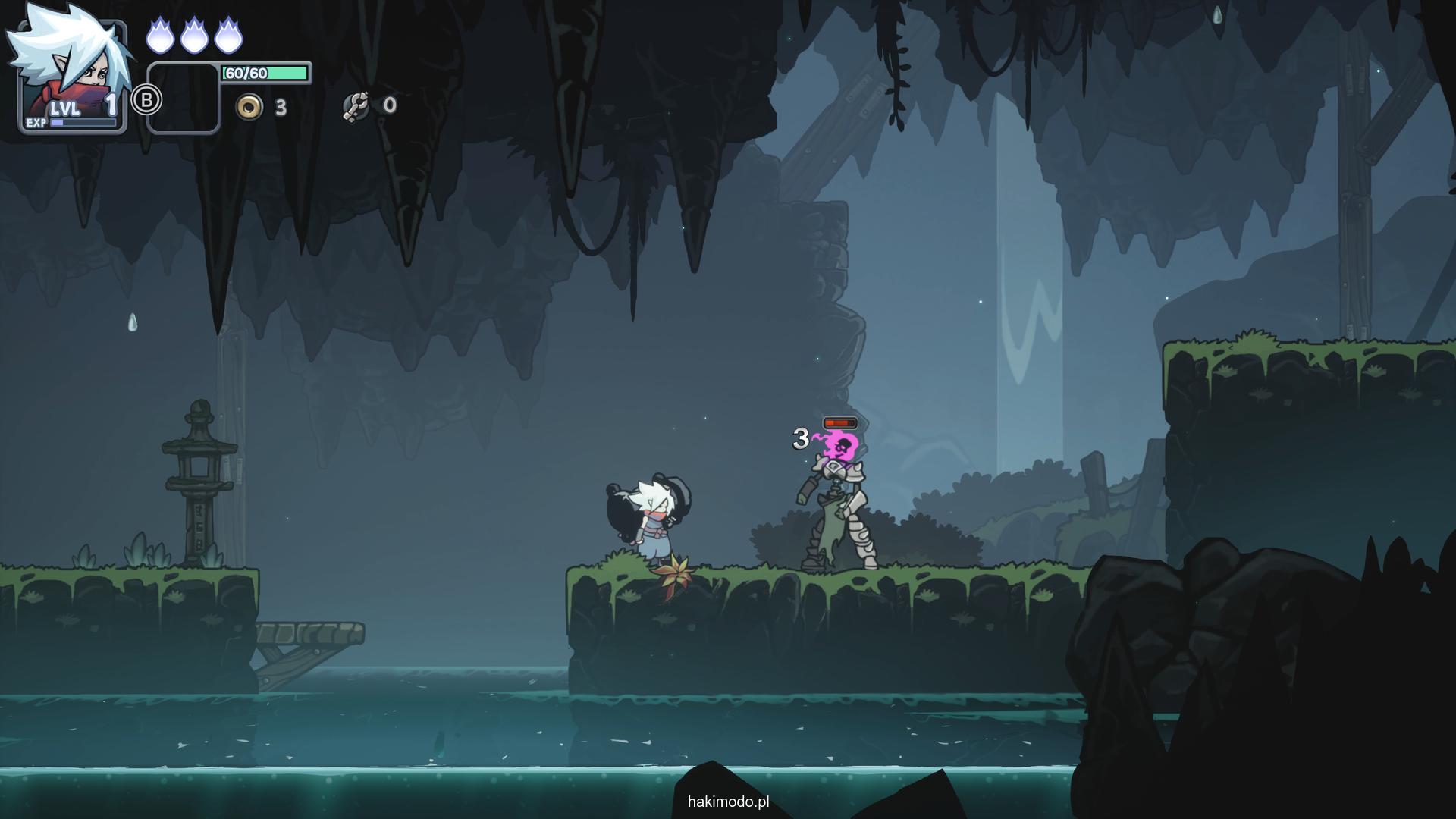Viewport: 1456px width, 819px height.
Task: Click the gold coin currency icon
Action: coord(248,107)
